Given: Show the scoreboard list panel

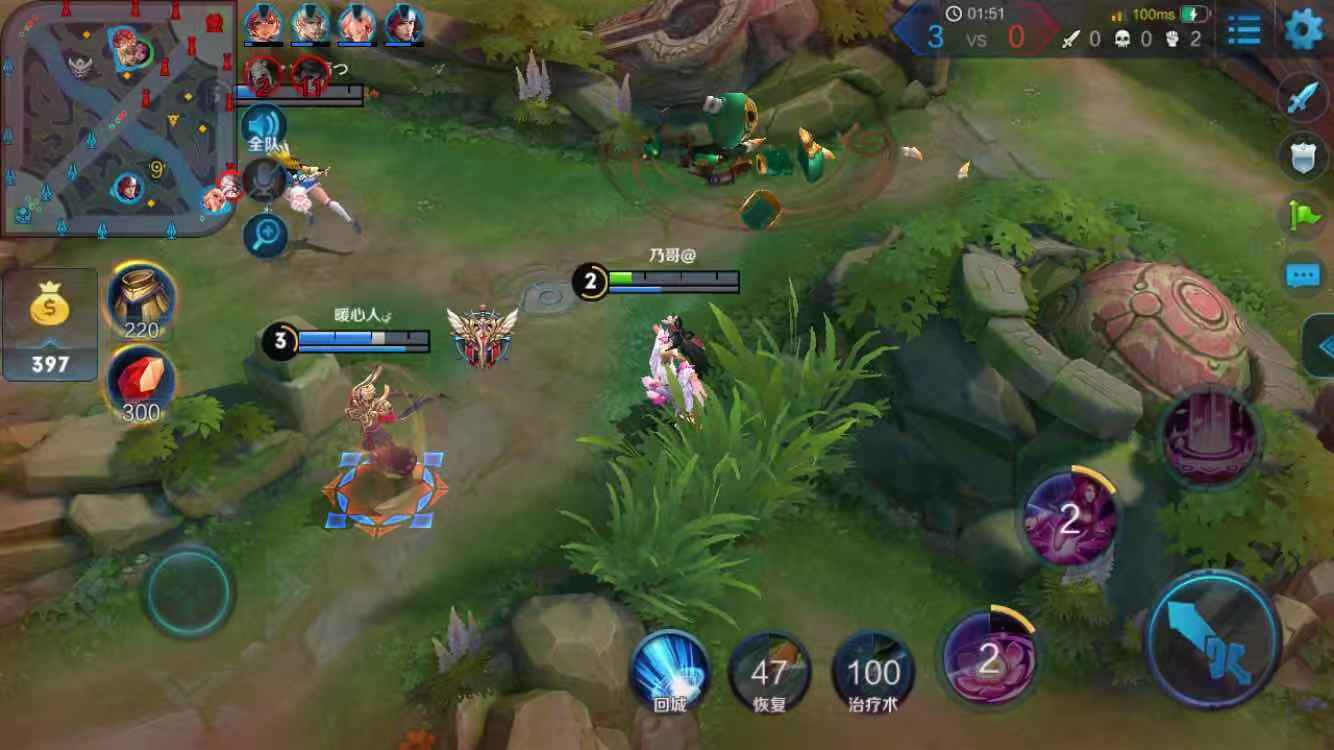Looking at the screenshot, I should [x=1244, y=30].
